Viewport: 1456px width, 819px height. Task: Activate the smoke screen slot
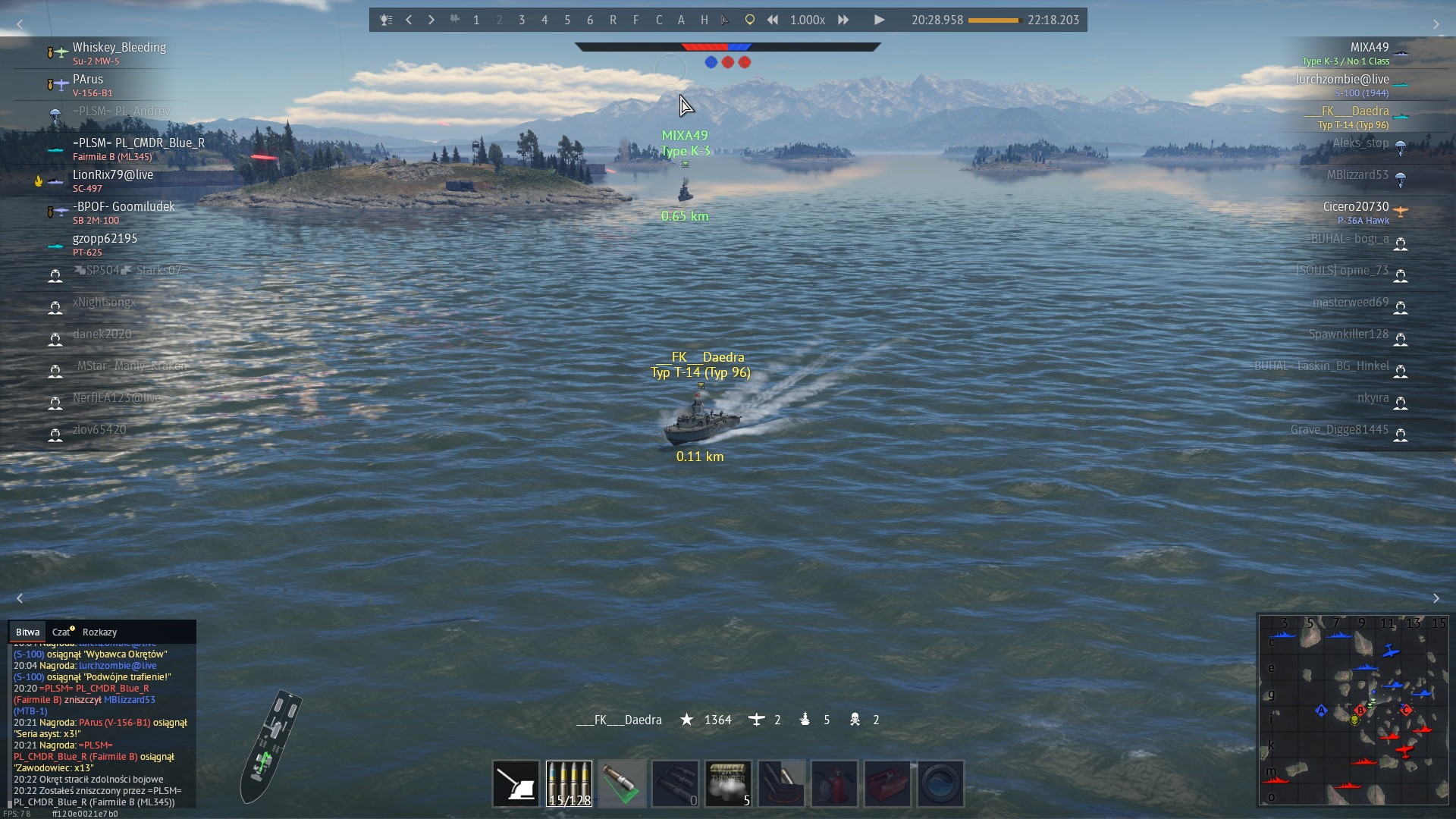[x=728, y=783]
